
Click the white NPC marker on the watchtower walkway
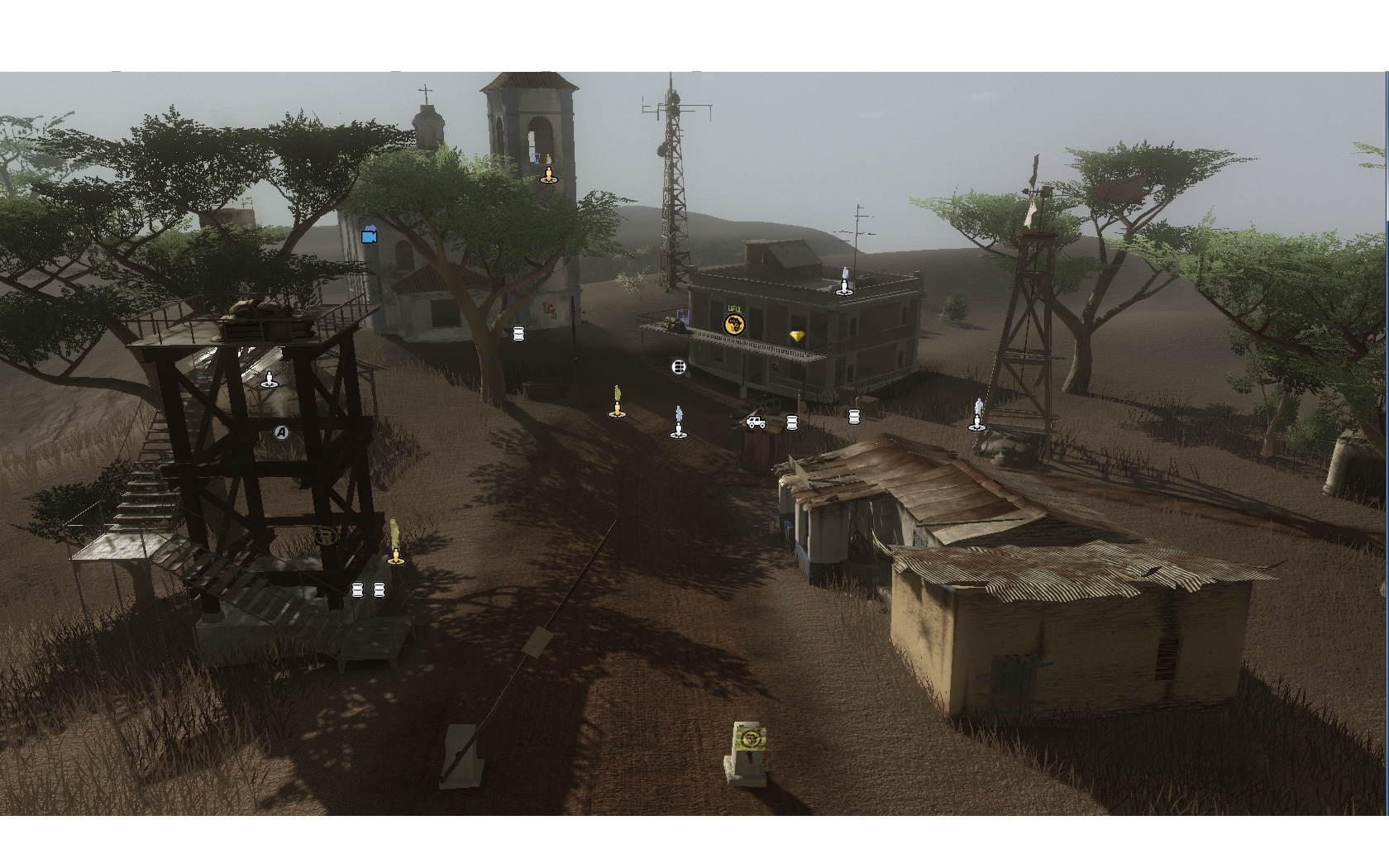click(x=269, y=380)
